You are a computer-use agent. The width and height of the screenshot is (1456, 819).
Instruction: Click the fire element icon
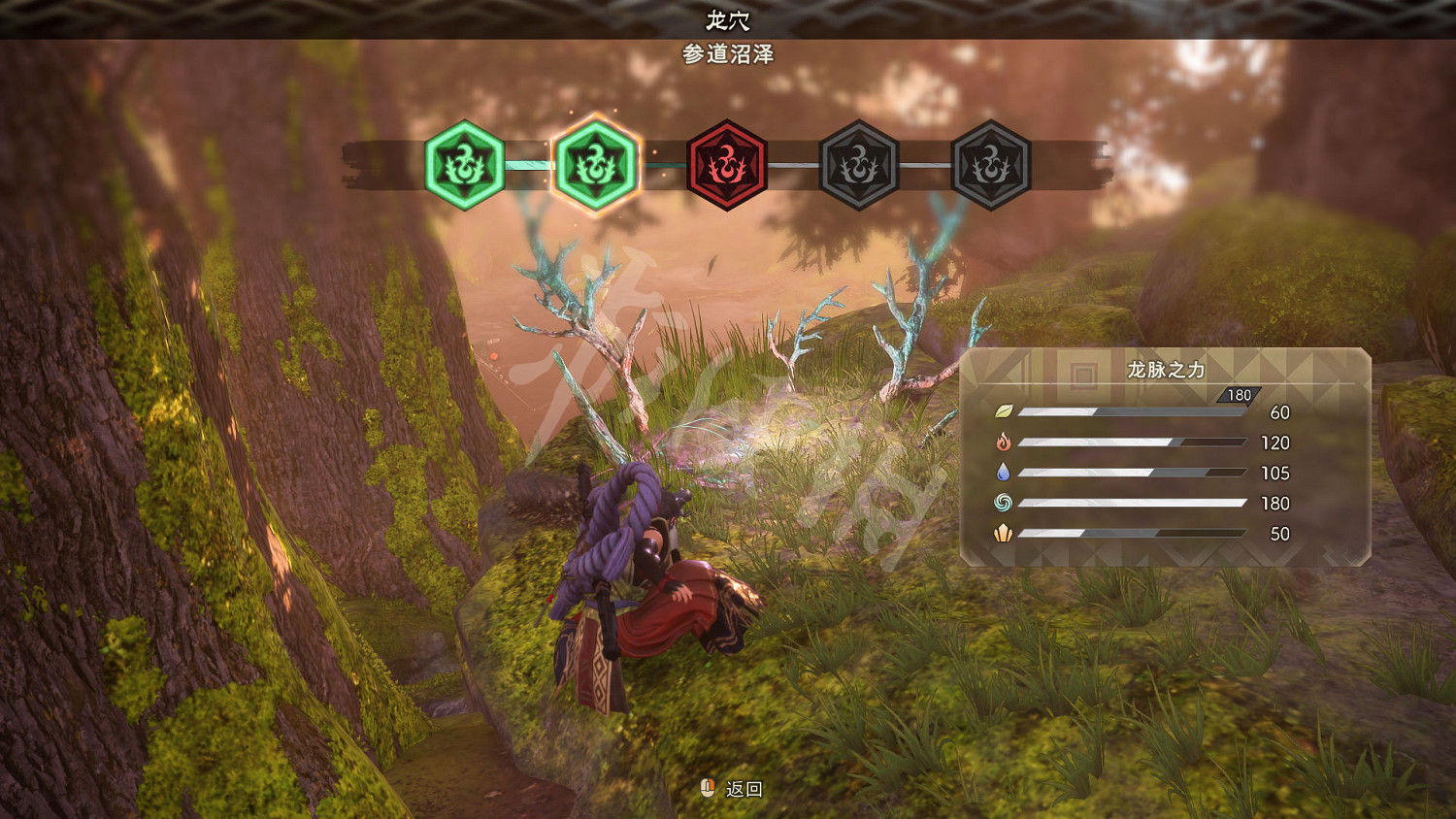coord(1006,442)
